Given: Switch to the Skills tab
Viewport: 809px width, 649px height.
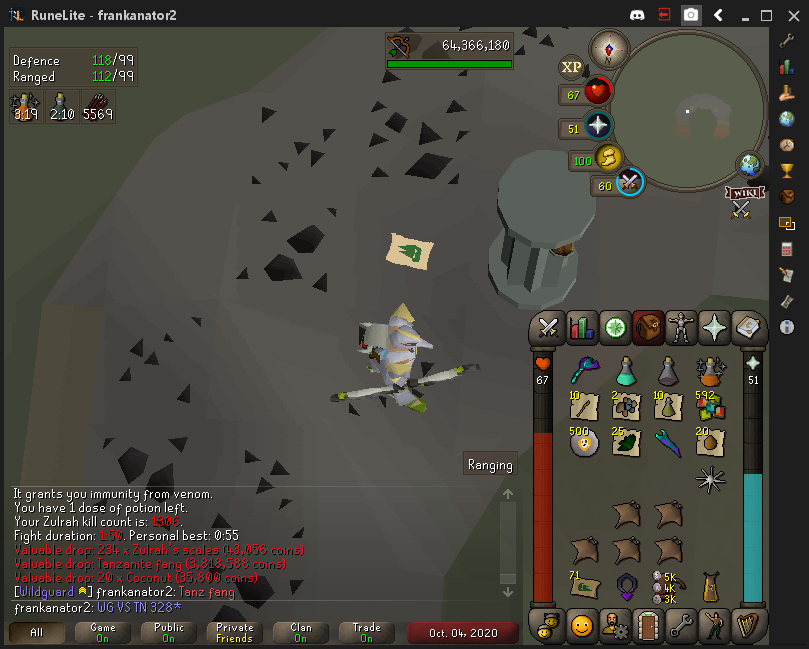Looking at the screenshot, I should (581, 327).
